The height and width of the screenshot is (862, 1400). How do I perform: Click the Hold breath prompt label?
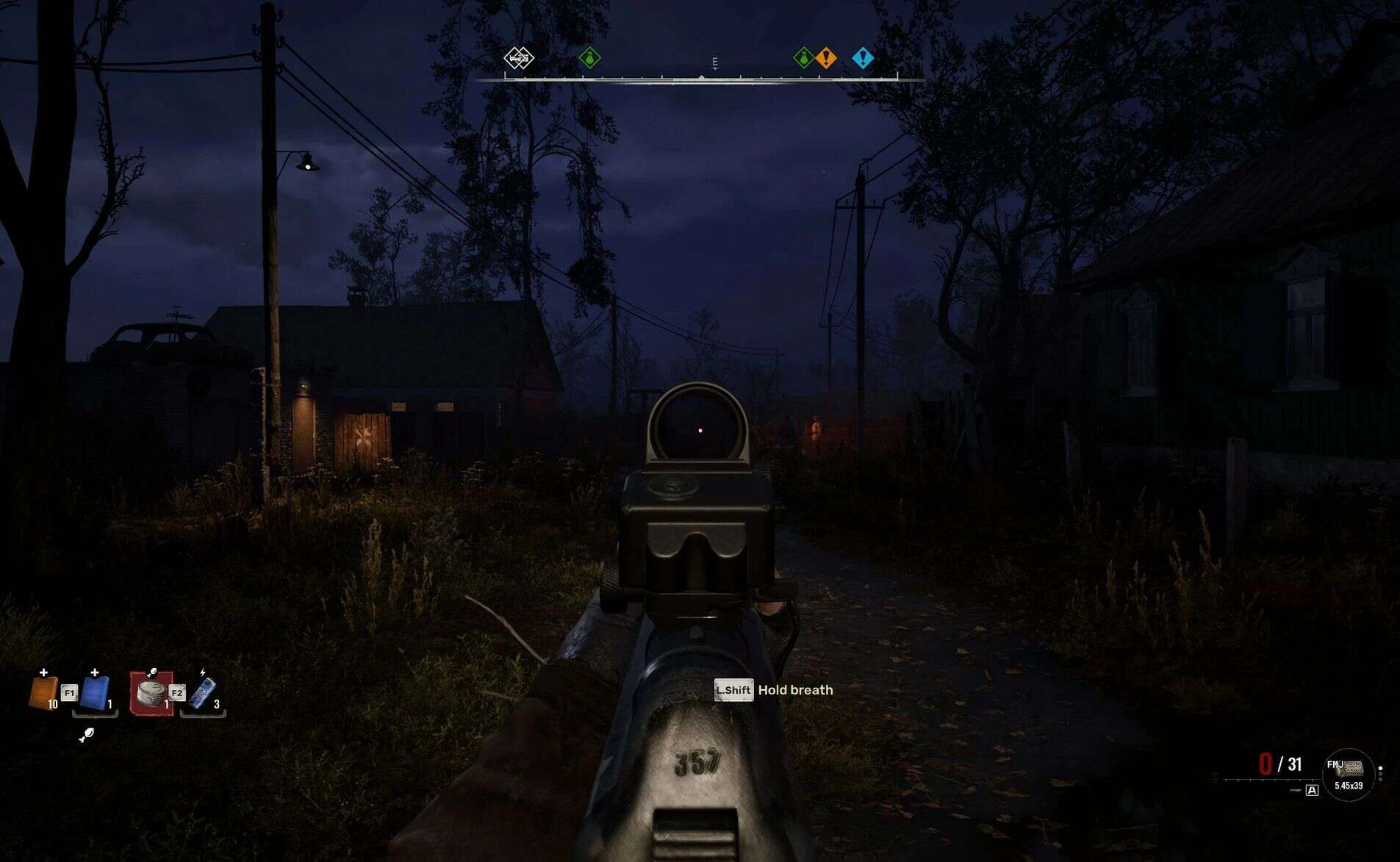pos(794,690)
